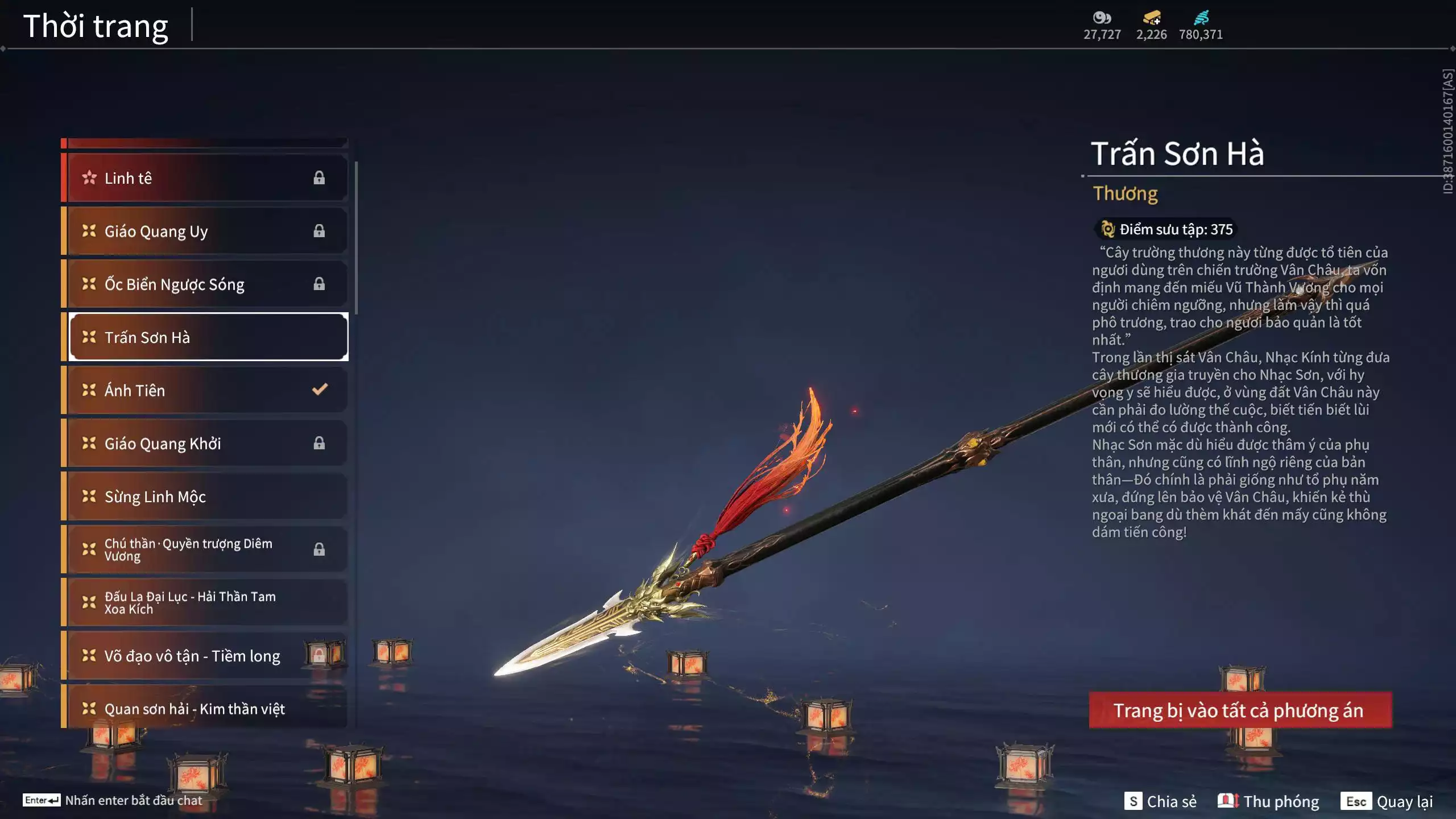
Task: Click the silver coin currency icon
Action: click(x=1102, y=18)
